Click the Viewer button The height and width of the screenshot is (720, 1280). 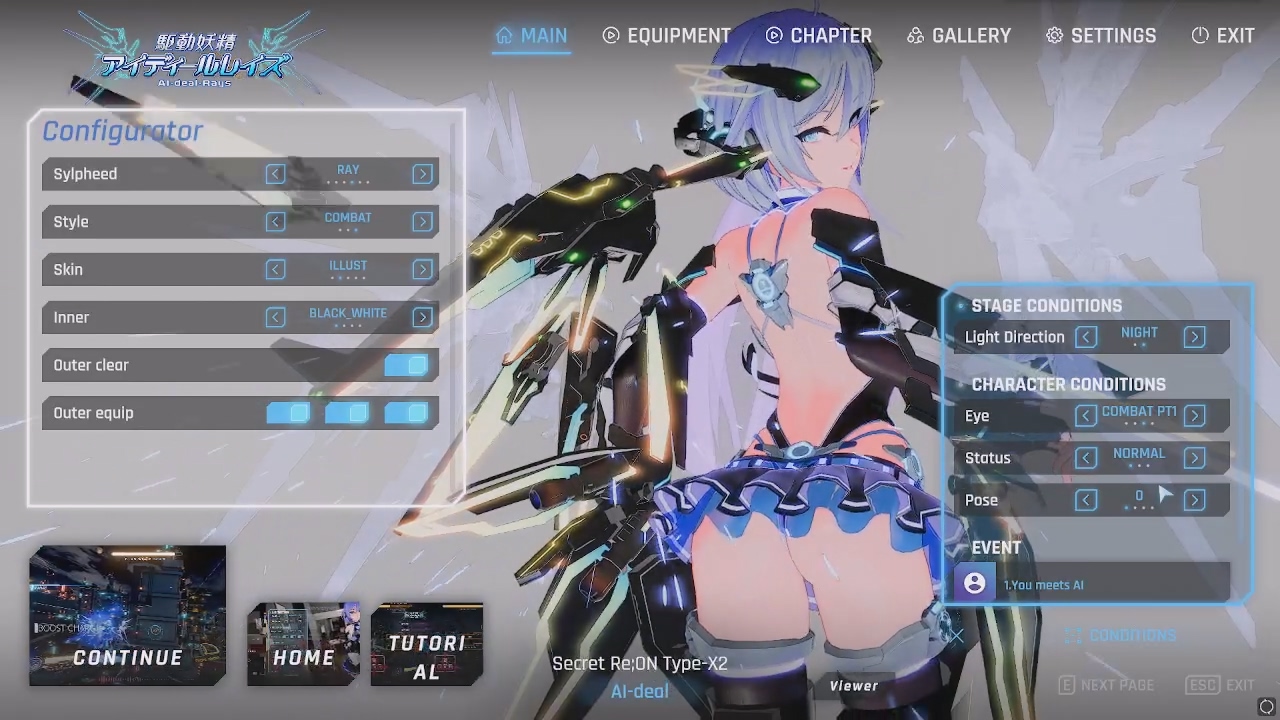853,686
